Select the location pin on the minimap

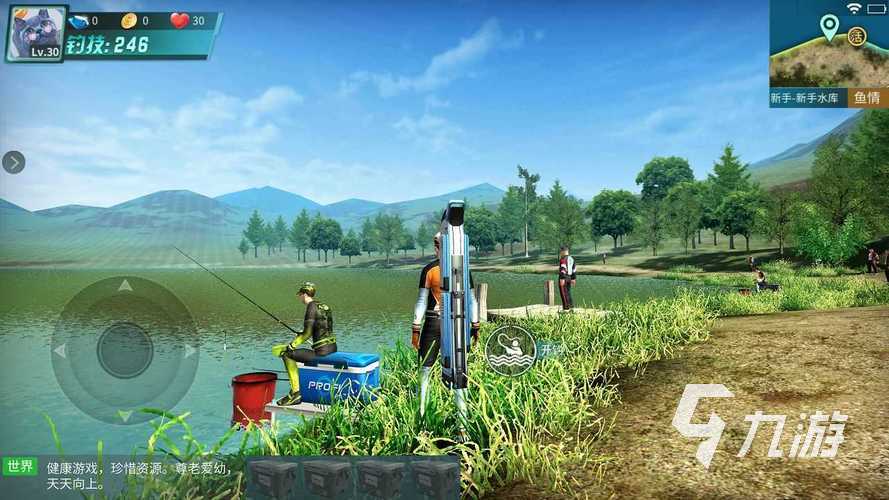[829, 26]
